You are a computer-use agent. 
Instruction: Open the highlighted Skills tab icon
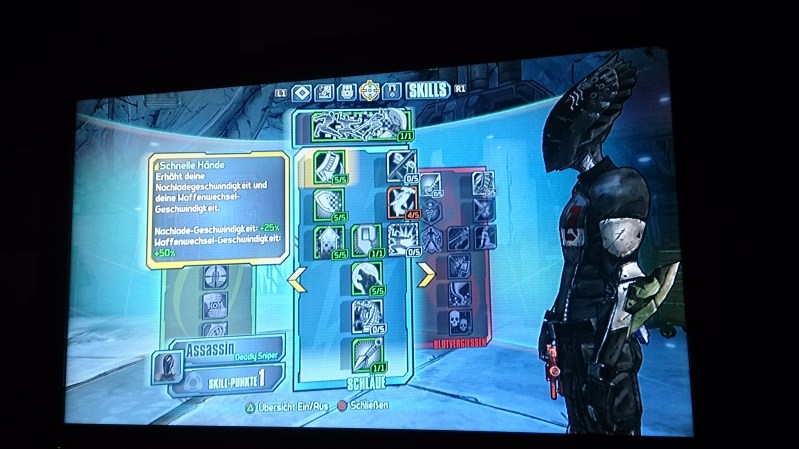point(369,92)
